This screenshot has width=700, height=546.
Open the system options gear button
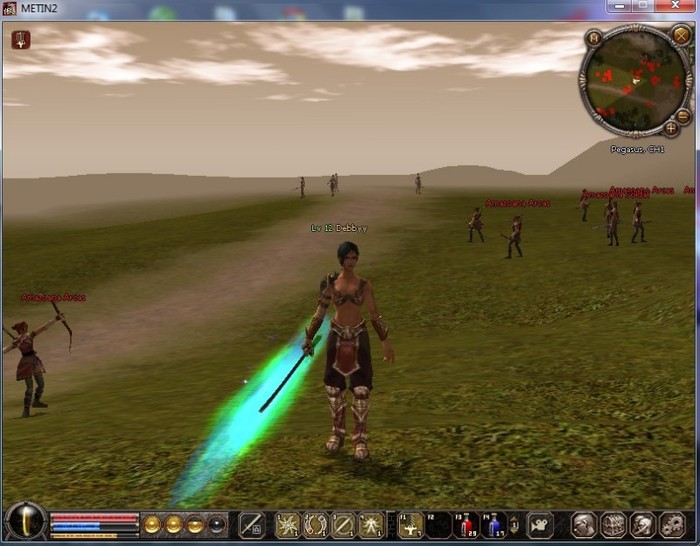[x=672, y=524]
